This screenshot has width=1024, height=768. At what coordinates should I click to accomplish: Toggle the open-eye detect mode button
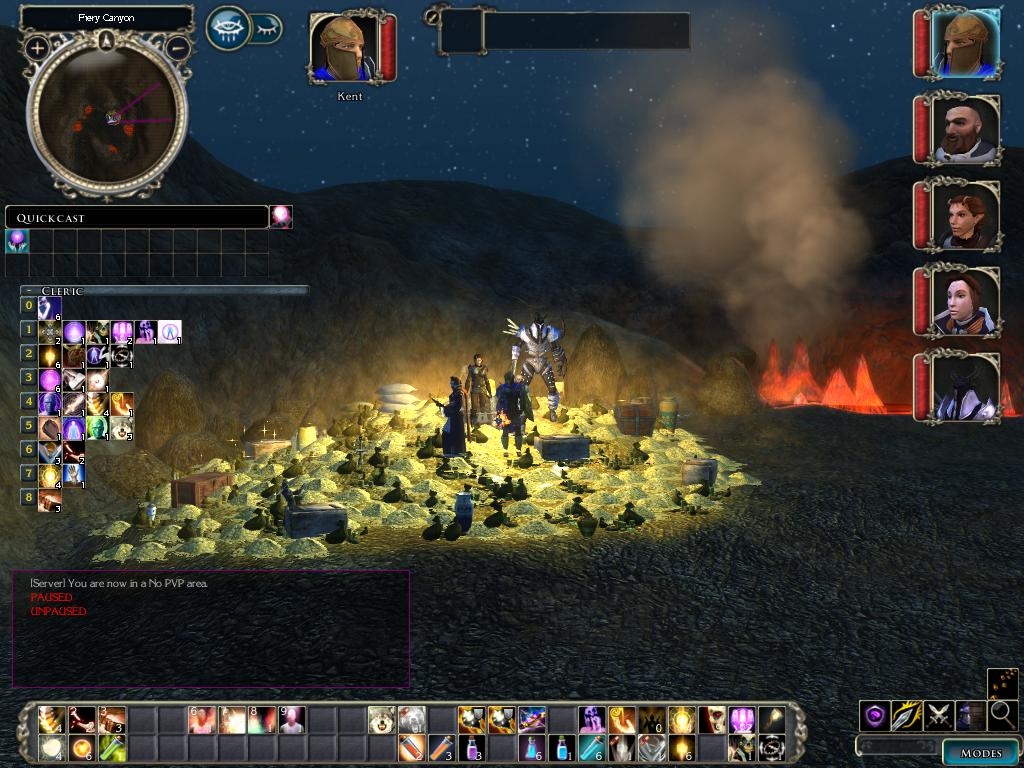pyautogui.click(x=227, y=28)
